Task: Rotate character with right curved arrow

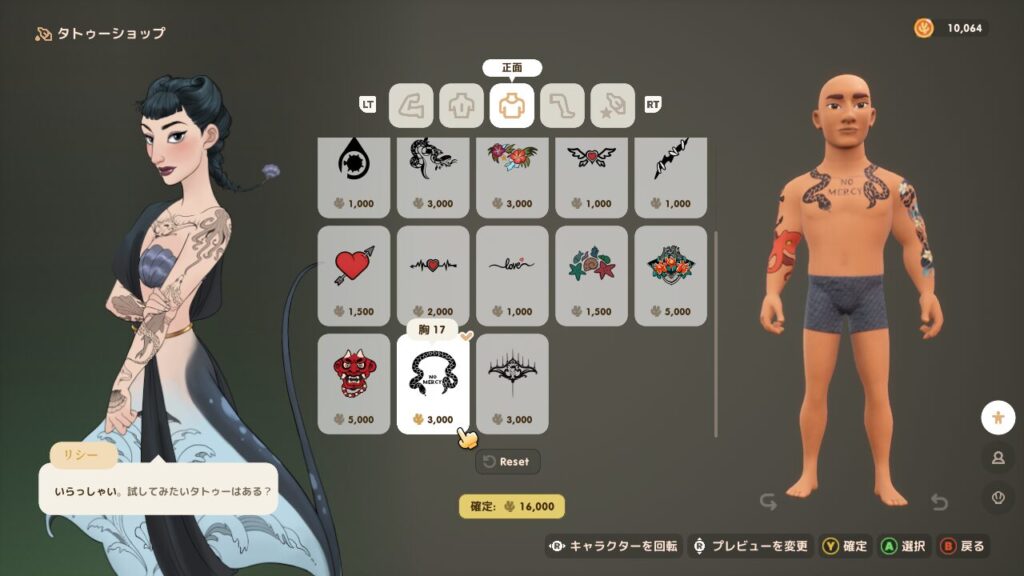Action: (x=938, y=501)
